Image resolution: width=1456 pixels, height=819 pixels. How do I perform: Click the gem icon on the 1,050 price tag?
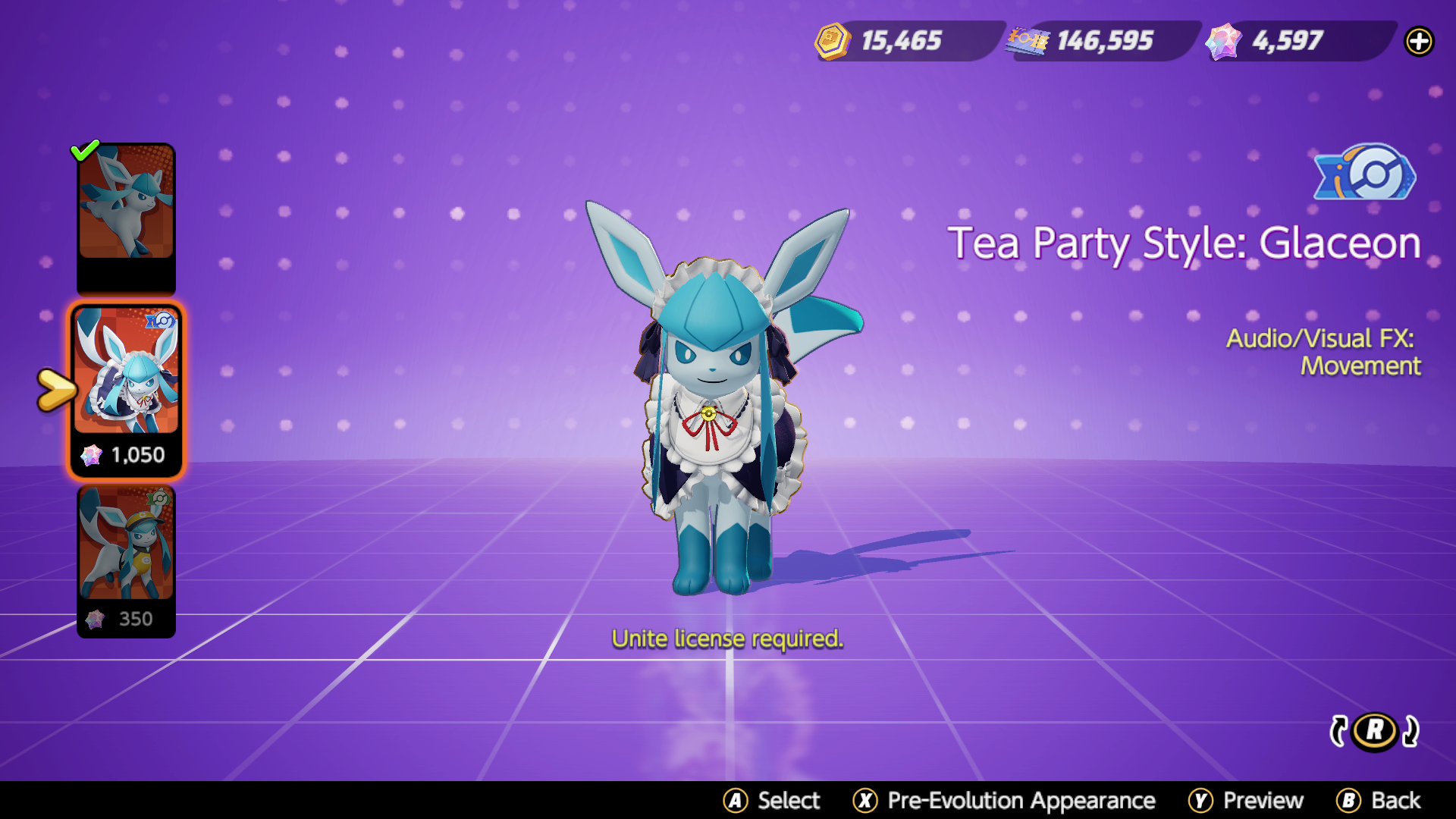pyautogui.click(x=93, y=454)
